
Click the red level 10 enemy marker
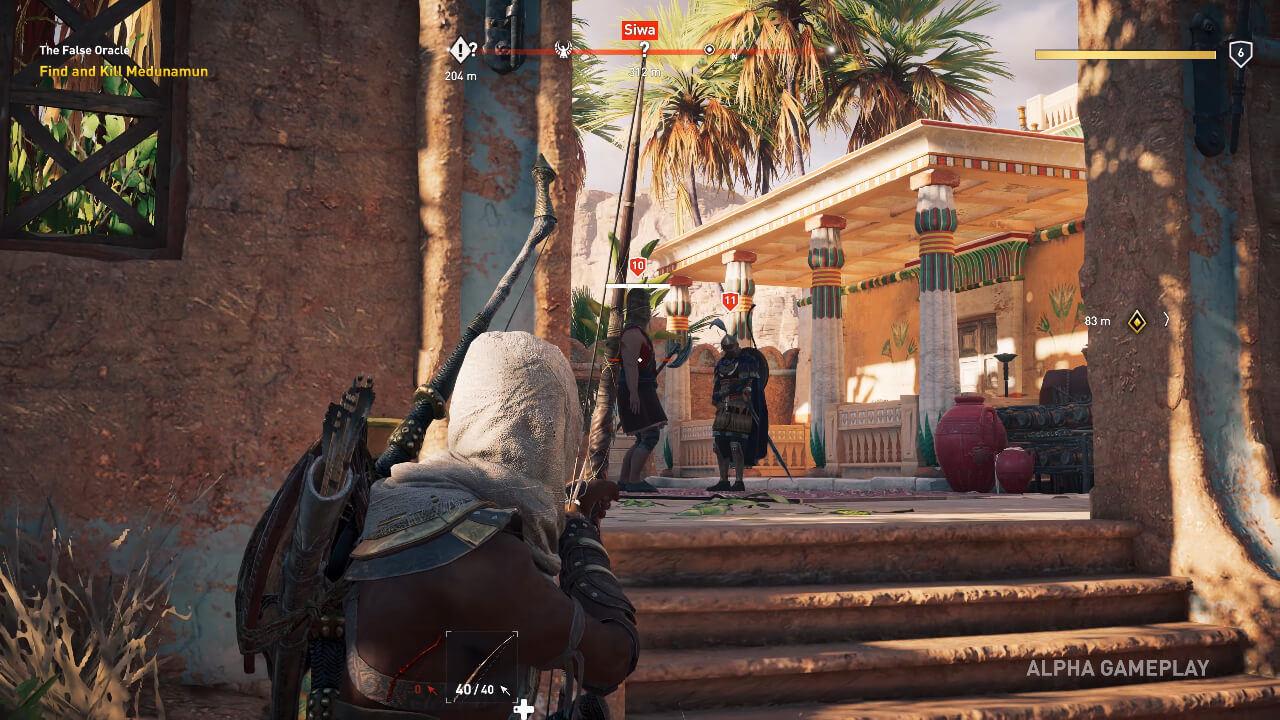pyautogui.click(x=637, y=266)
